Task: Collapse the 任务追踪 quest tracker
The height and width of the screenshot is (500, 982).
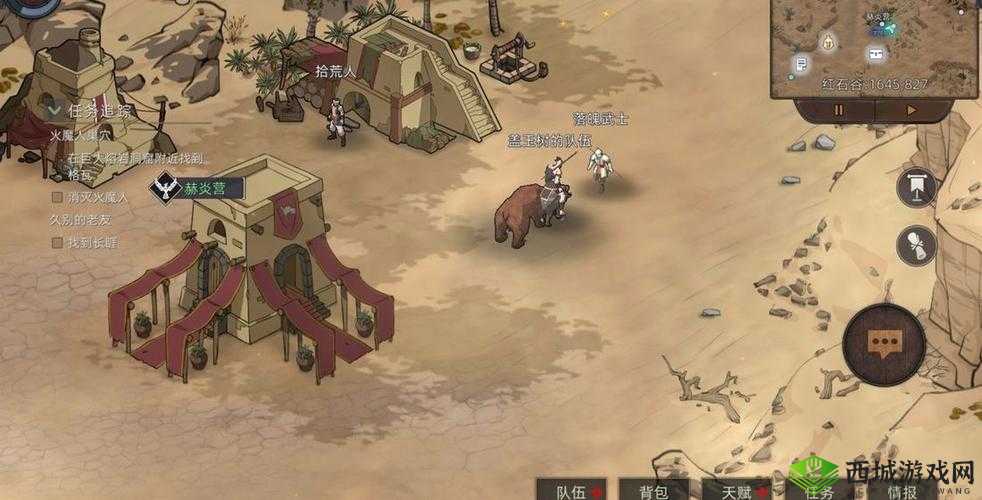Action: click(52, 108)
